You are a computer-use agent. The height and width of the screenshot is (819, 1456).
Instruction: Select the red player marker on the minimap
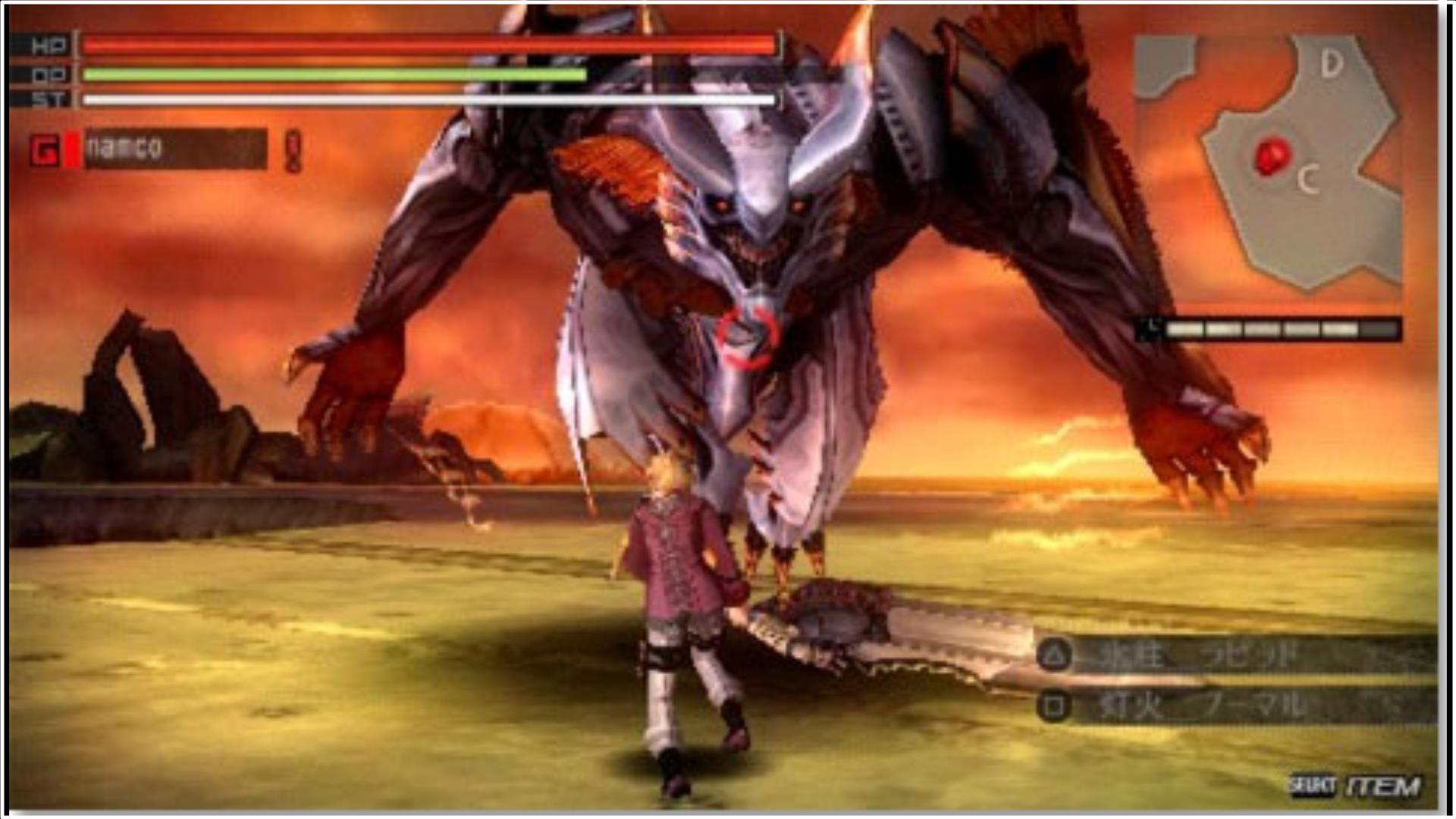[1272, 157]
